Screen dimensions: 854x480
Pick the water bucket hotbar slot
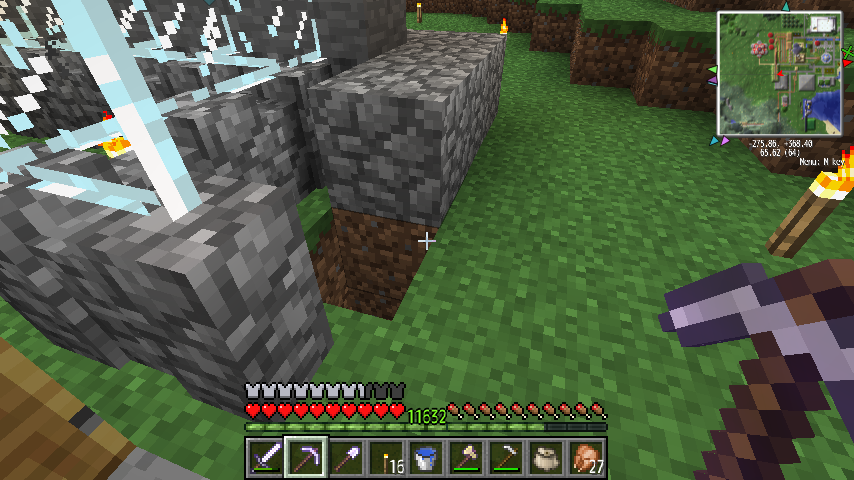tap(425, 458)
